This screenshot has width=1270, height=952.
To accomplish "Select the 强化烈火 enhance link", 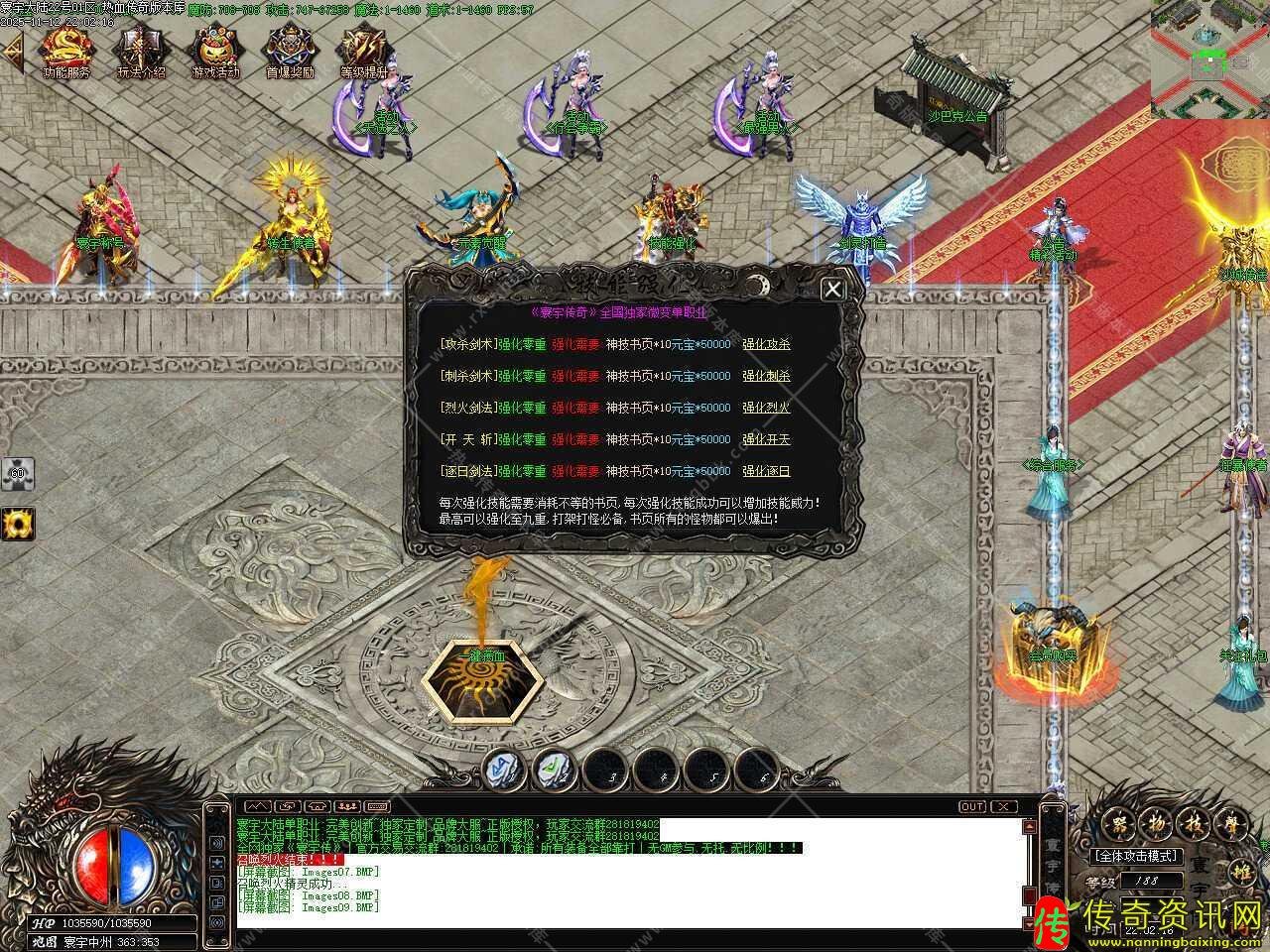I will (x=766, y=409).
